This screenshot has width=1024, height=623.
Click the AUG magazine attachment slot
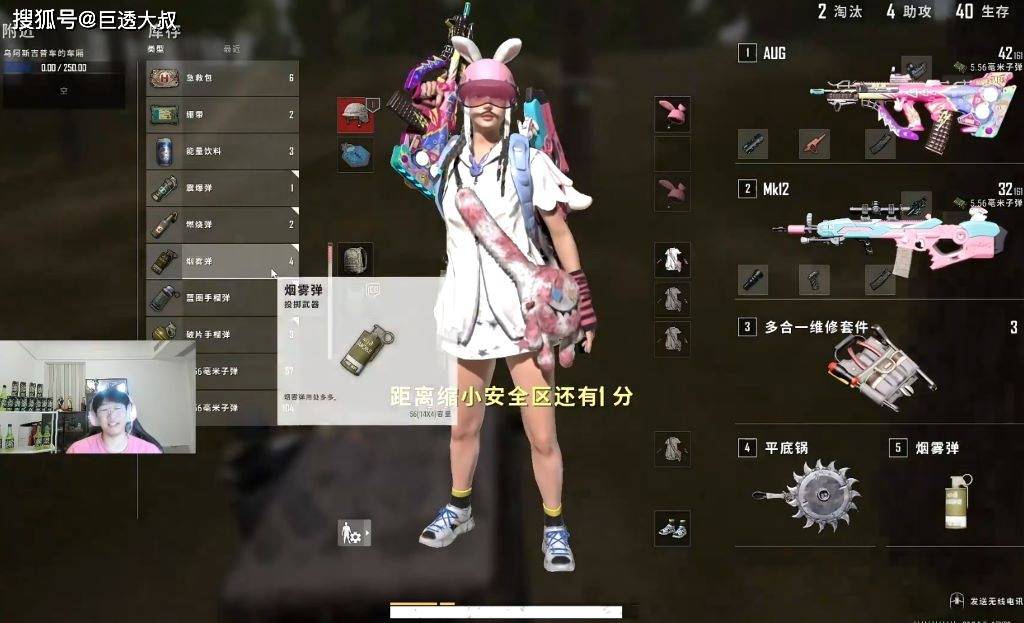coord(880,144)
